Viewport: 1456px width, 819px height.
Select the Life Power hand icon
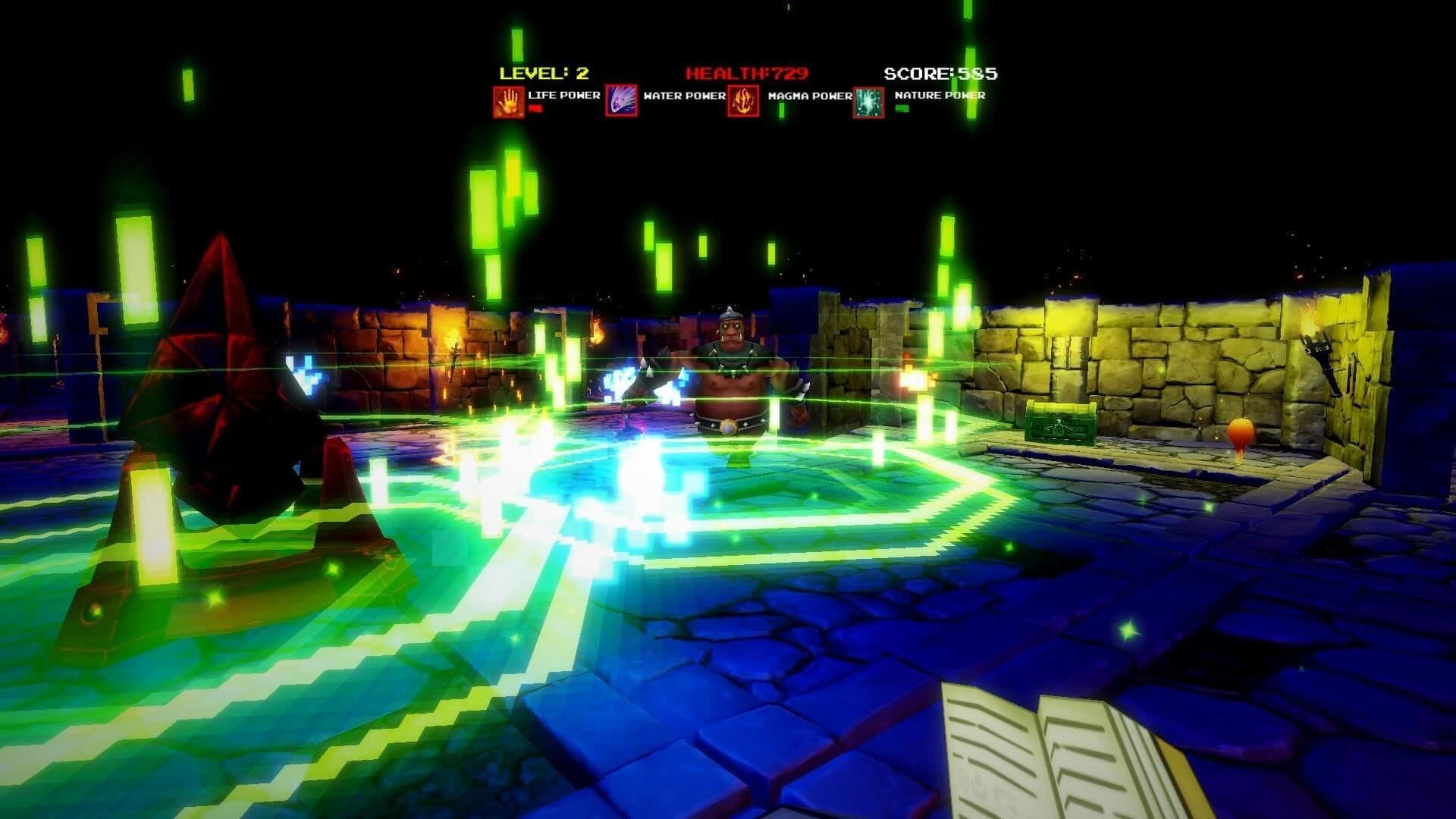click(508, 102)
